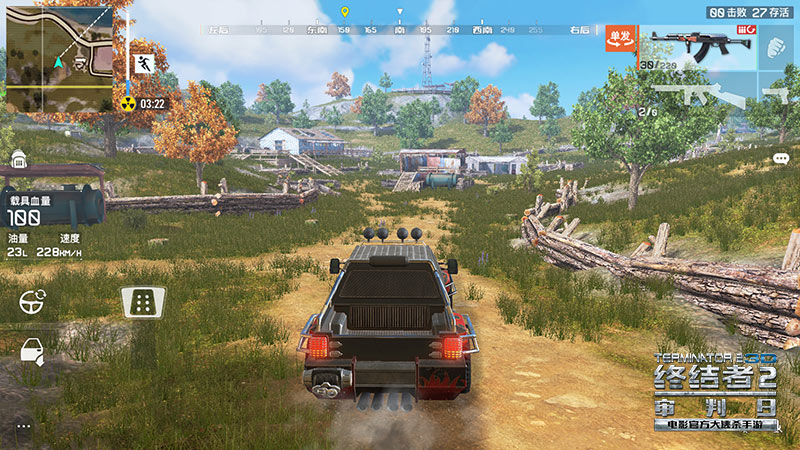Viewport: 800px width, 450px height.
Task: Click the compass heading bar
Action: 400,31
